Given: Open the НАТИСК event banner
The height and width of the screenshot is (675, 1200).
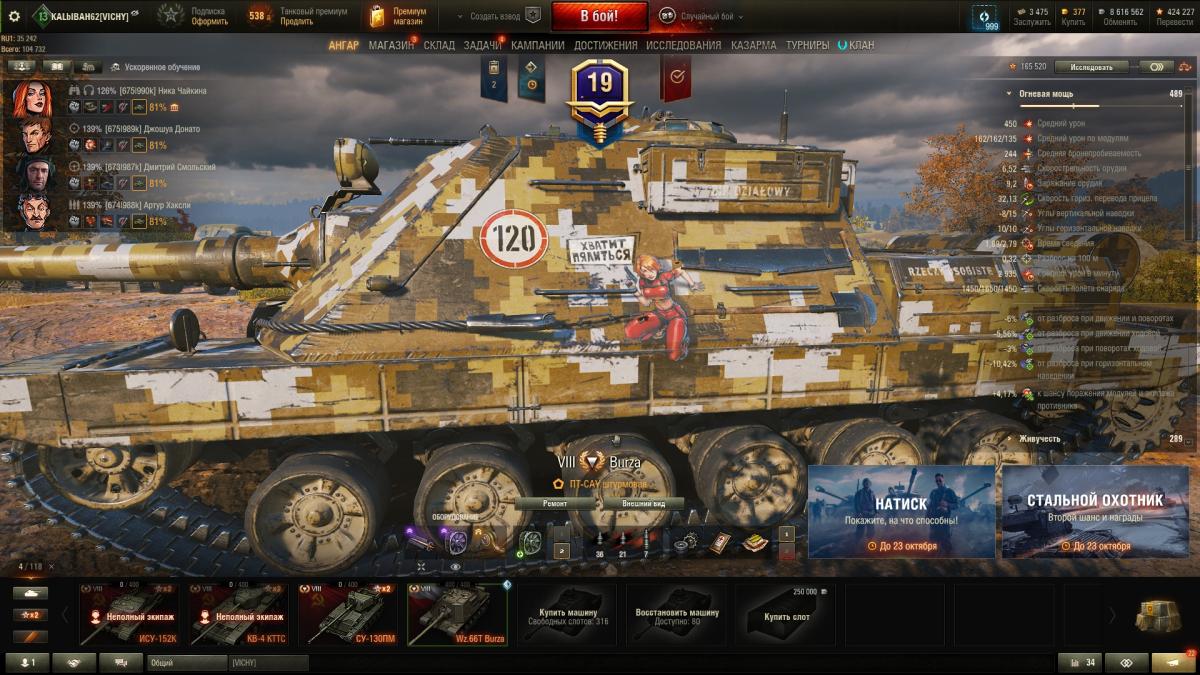Looking at the screenshot, I should tap(901, 511).
